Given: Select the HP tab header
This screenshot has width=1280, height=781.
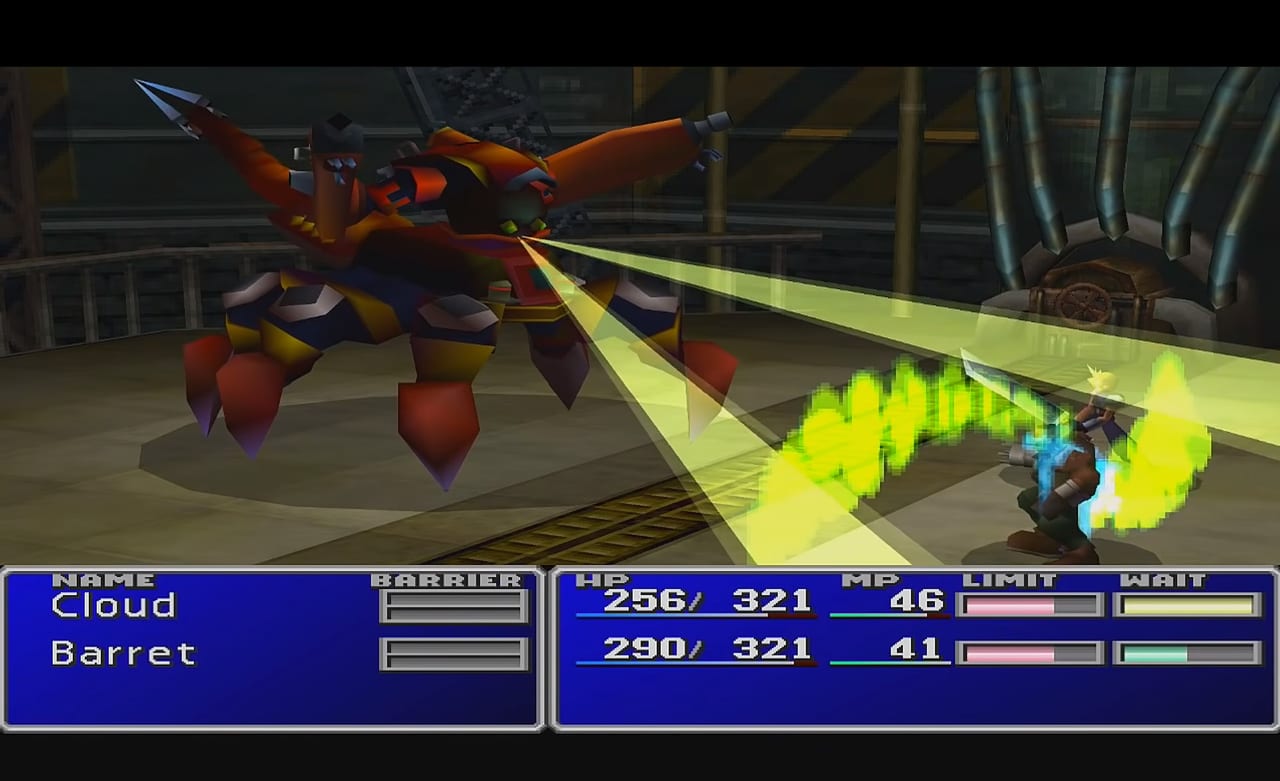Looking at the screenshot, I should tap(603, 579).
